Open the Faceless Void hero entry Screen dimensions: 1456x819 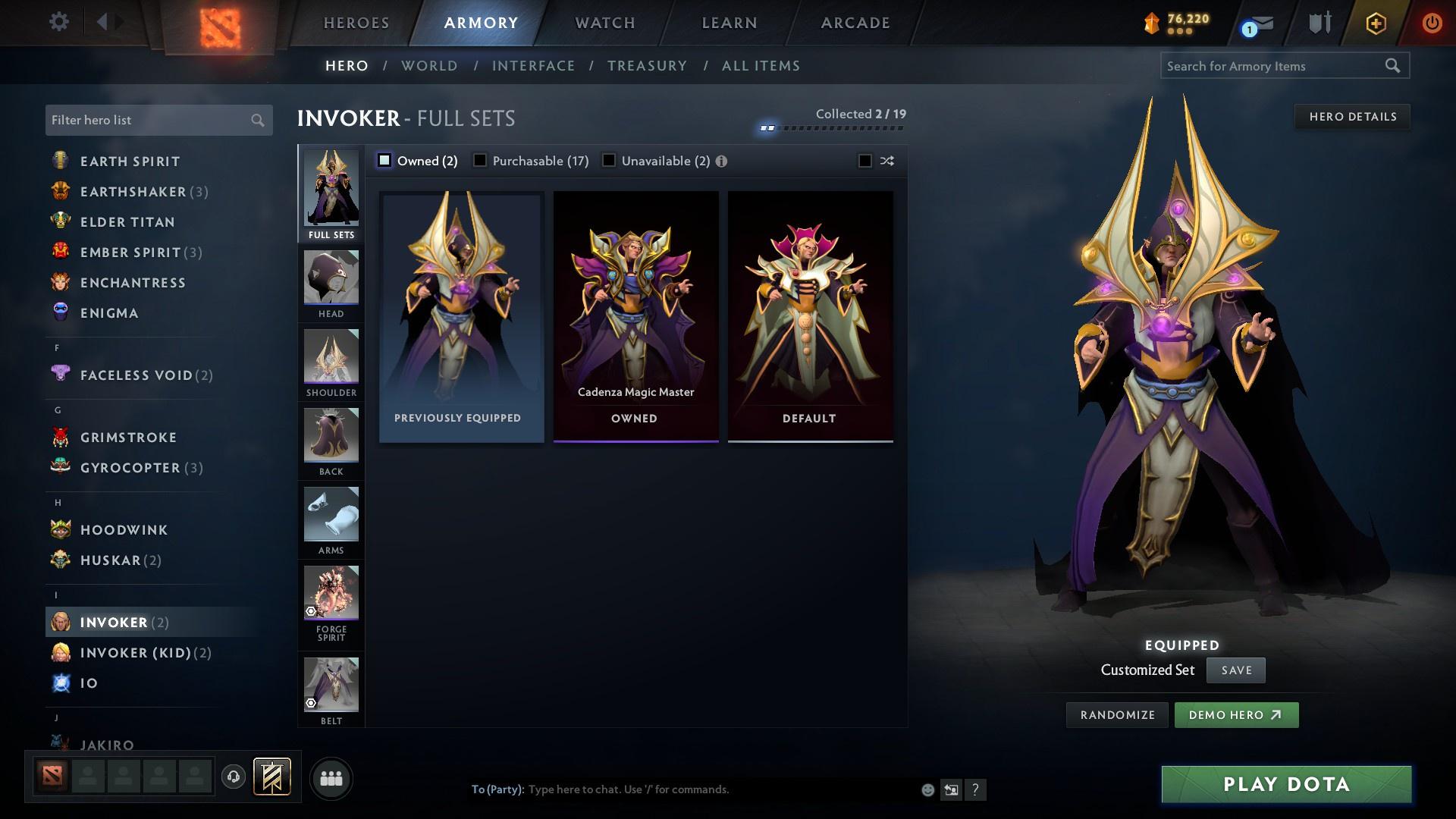coord(136,375)
